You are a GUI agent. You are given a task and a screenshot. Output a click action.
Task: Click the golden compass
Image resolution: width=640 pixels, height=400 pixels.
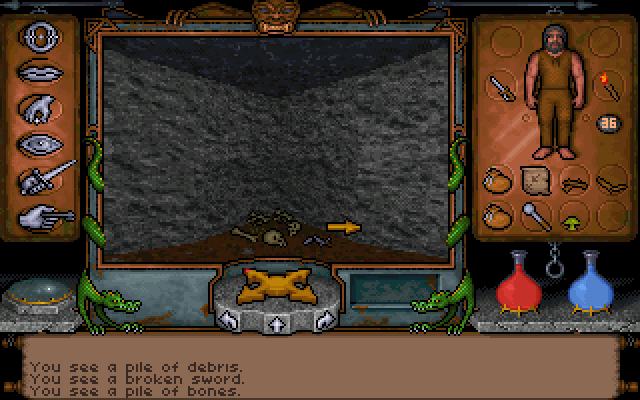(x=275, y=285)
